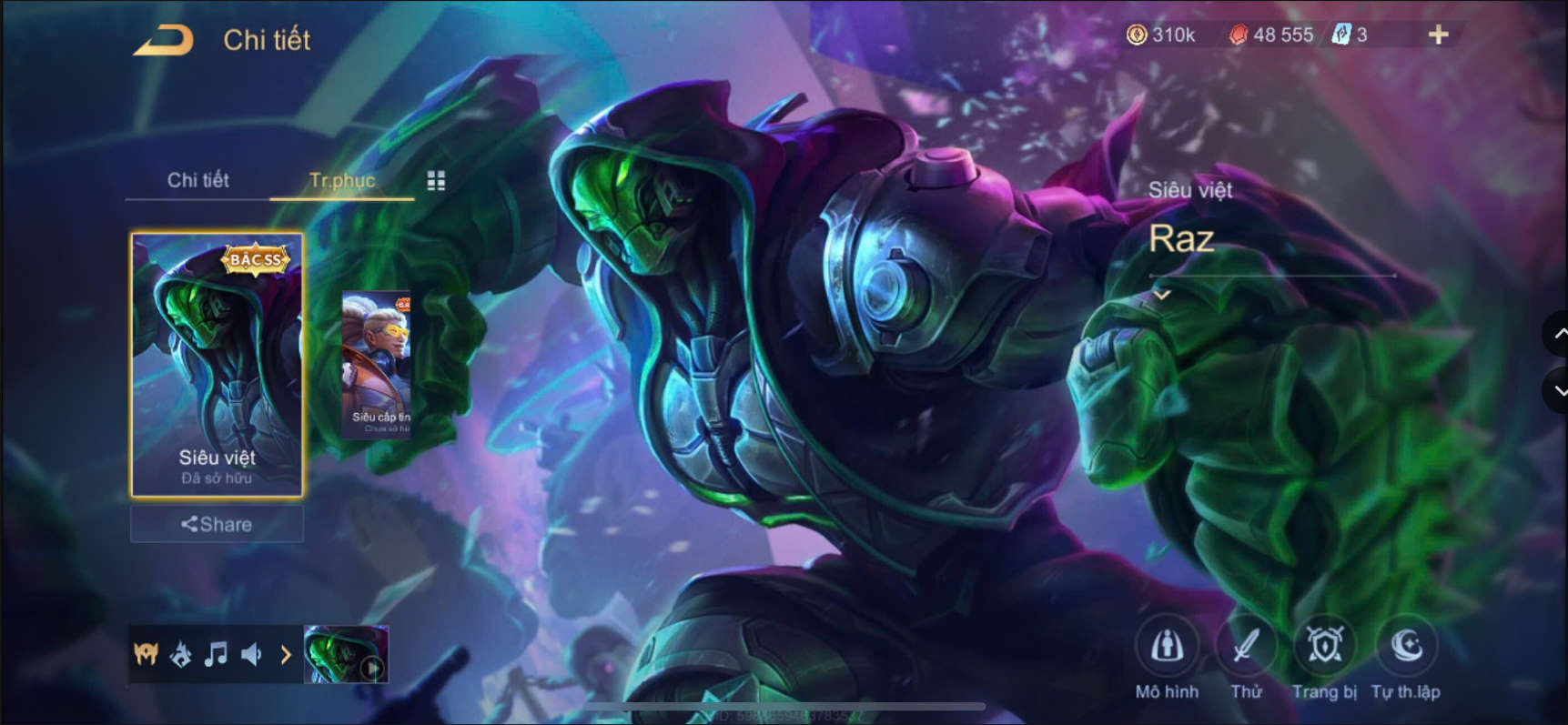
Task: Switch to the Chi tiết tab
Action: [197, 180]
